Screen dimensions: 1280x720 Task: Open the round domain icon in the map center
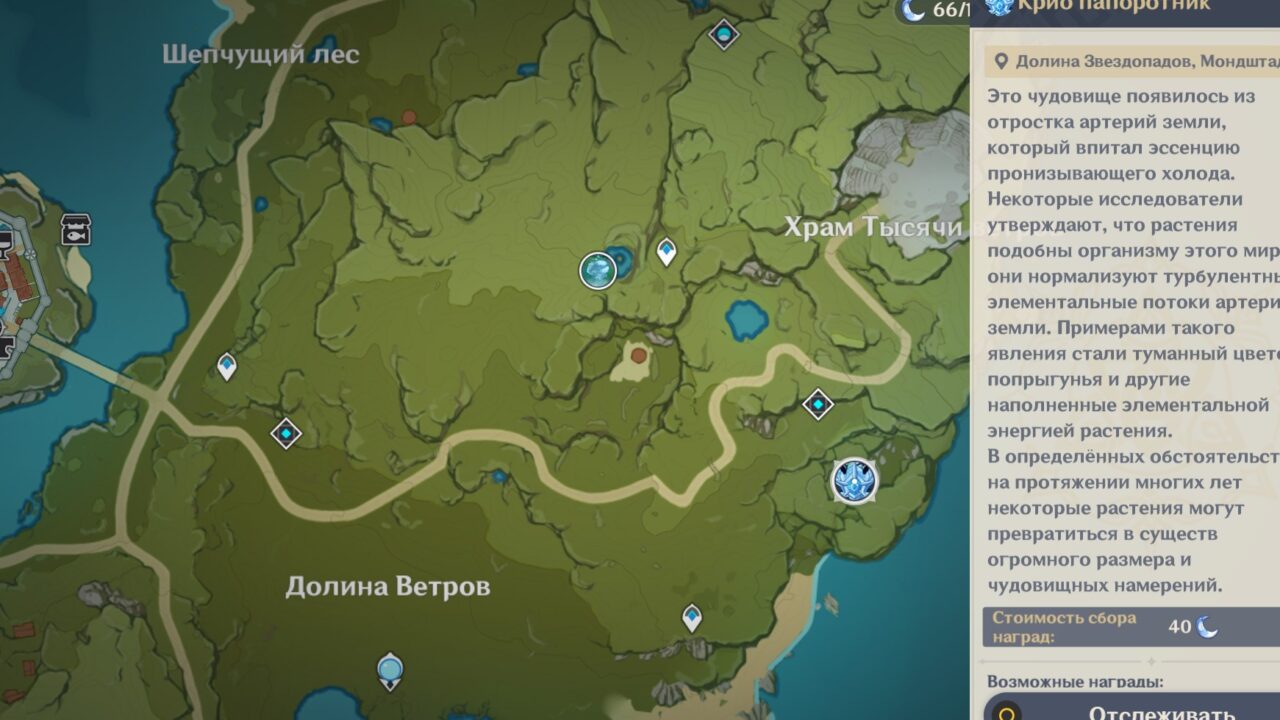pos(597,271)
